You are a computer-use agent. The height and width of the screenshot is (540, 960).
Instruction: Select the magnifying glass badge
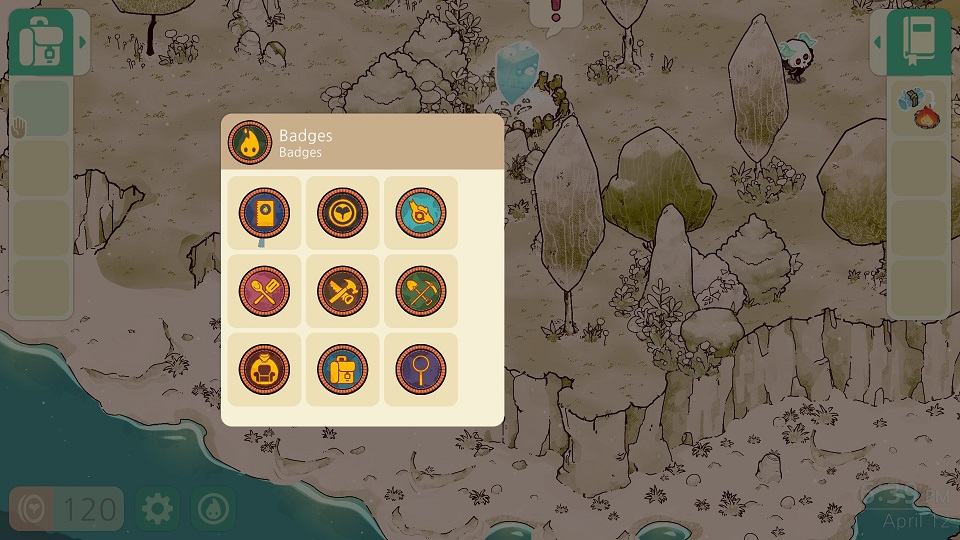click(420, 369)
